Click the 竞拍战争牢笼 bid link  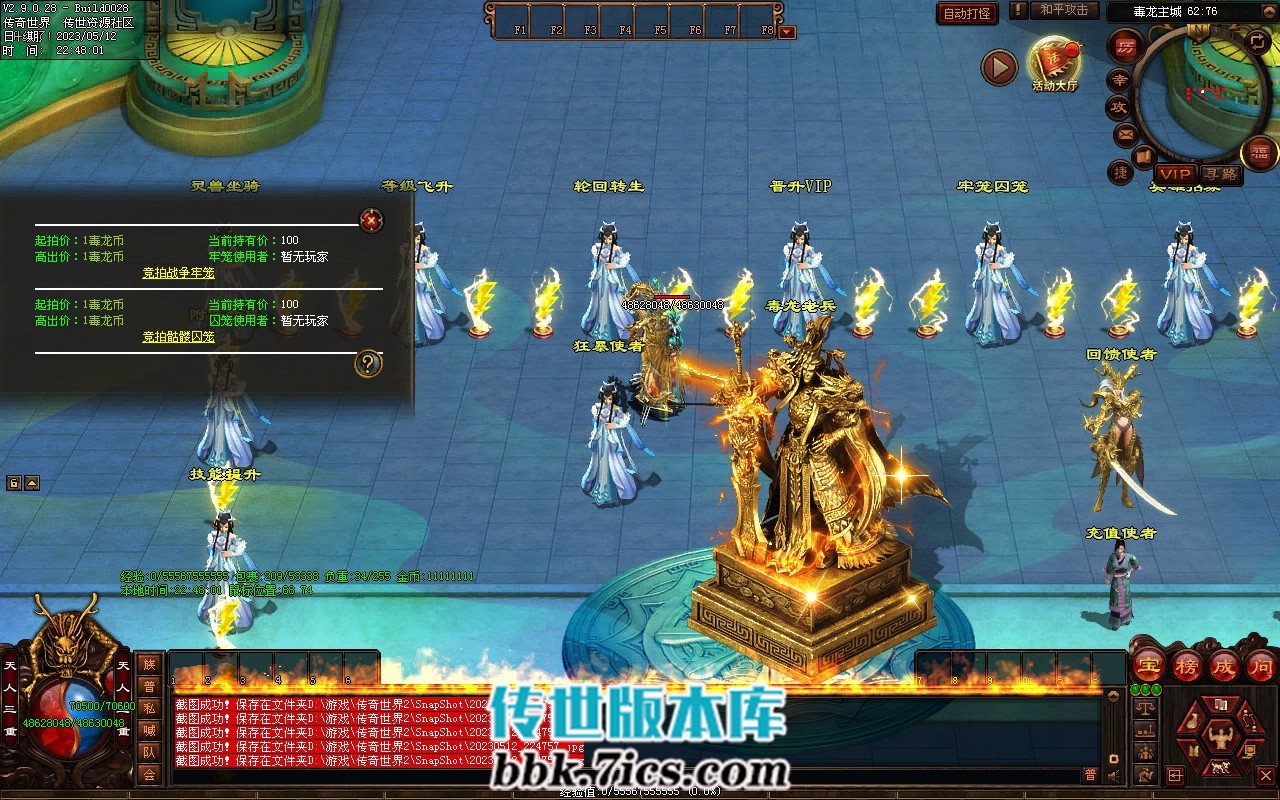(x=178, y=273)
